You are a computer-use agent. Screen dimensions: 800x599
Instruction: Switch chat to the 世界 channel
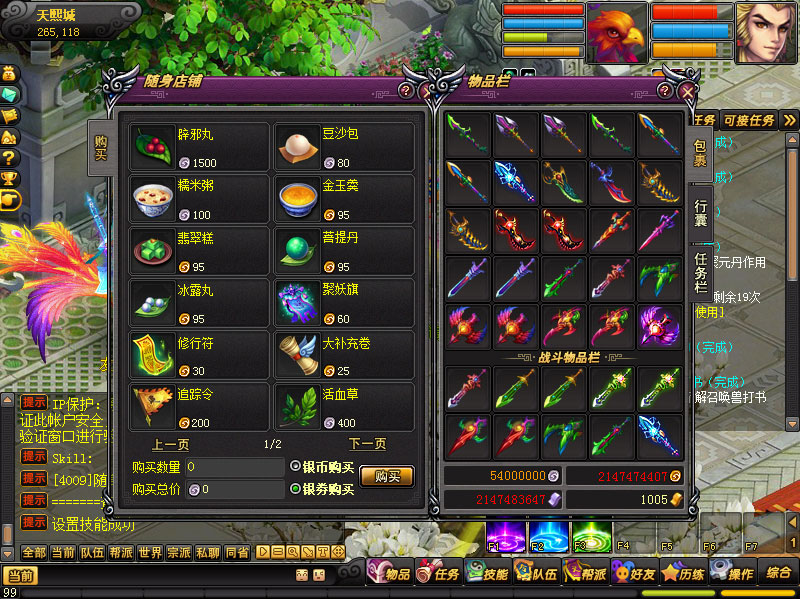(x=150, y=551)
